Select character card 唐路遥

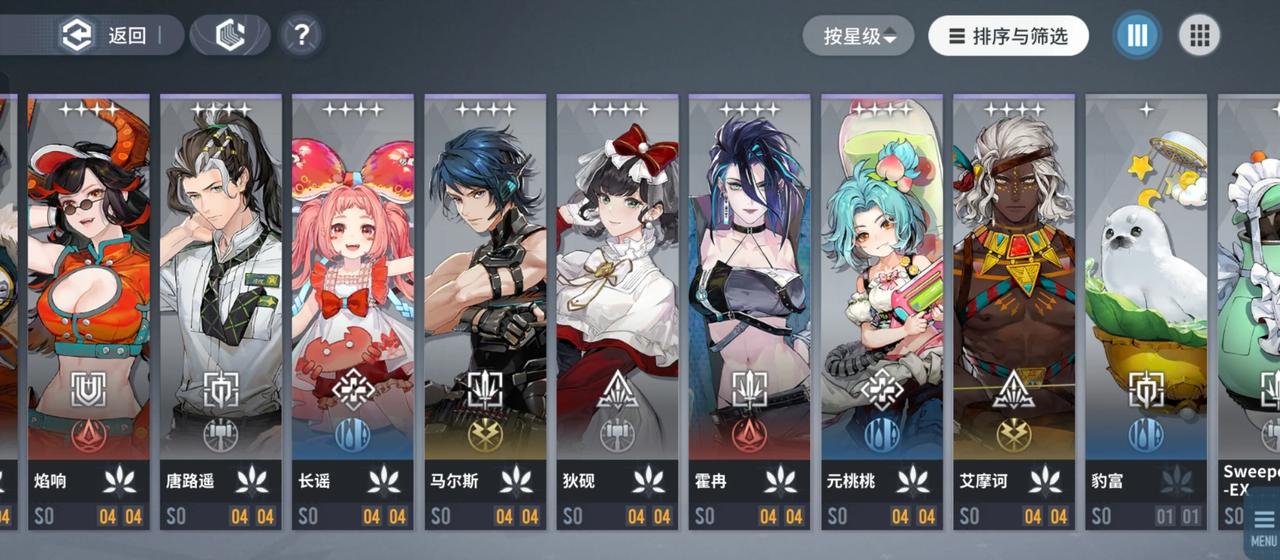click(221, 300)
